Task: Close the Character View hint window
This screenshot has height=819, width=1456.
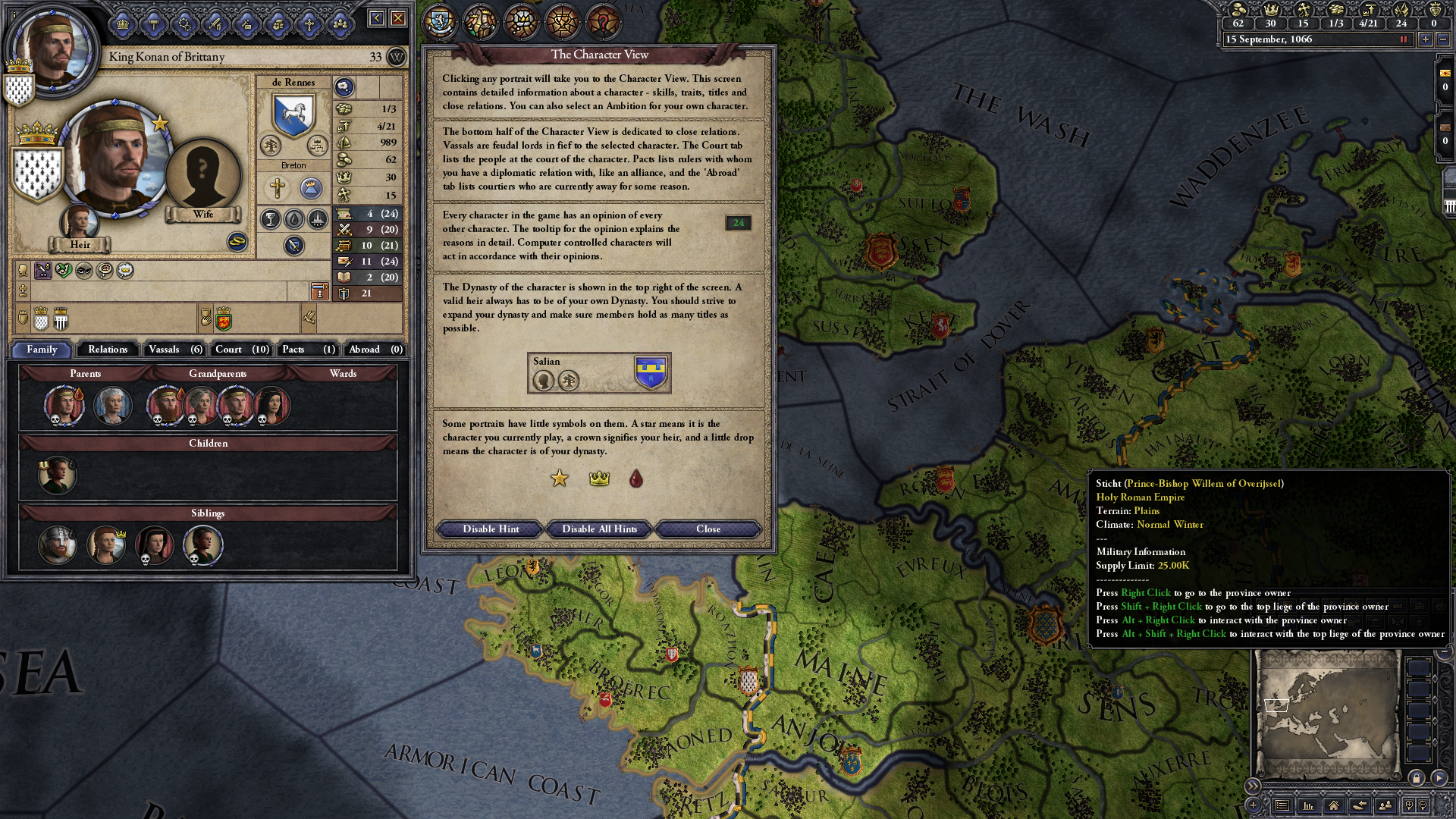Action: pos(708,529)
